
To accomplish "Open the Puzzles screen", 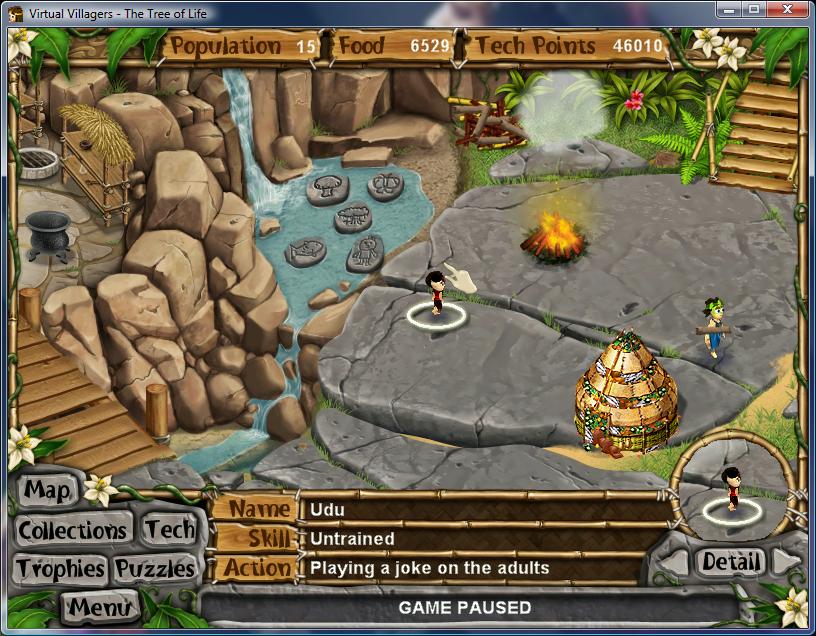I will 154,569.
